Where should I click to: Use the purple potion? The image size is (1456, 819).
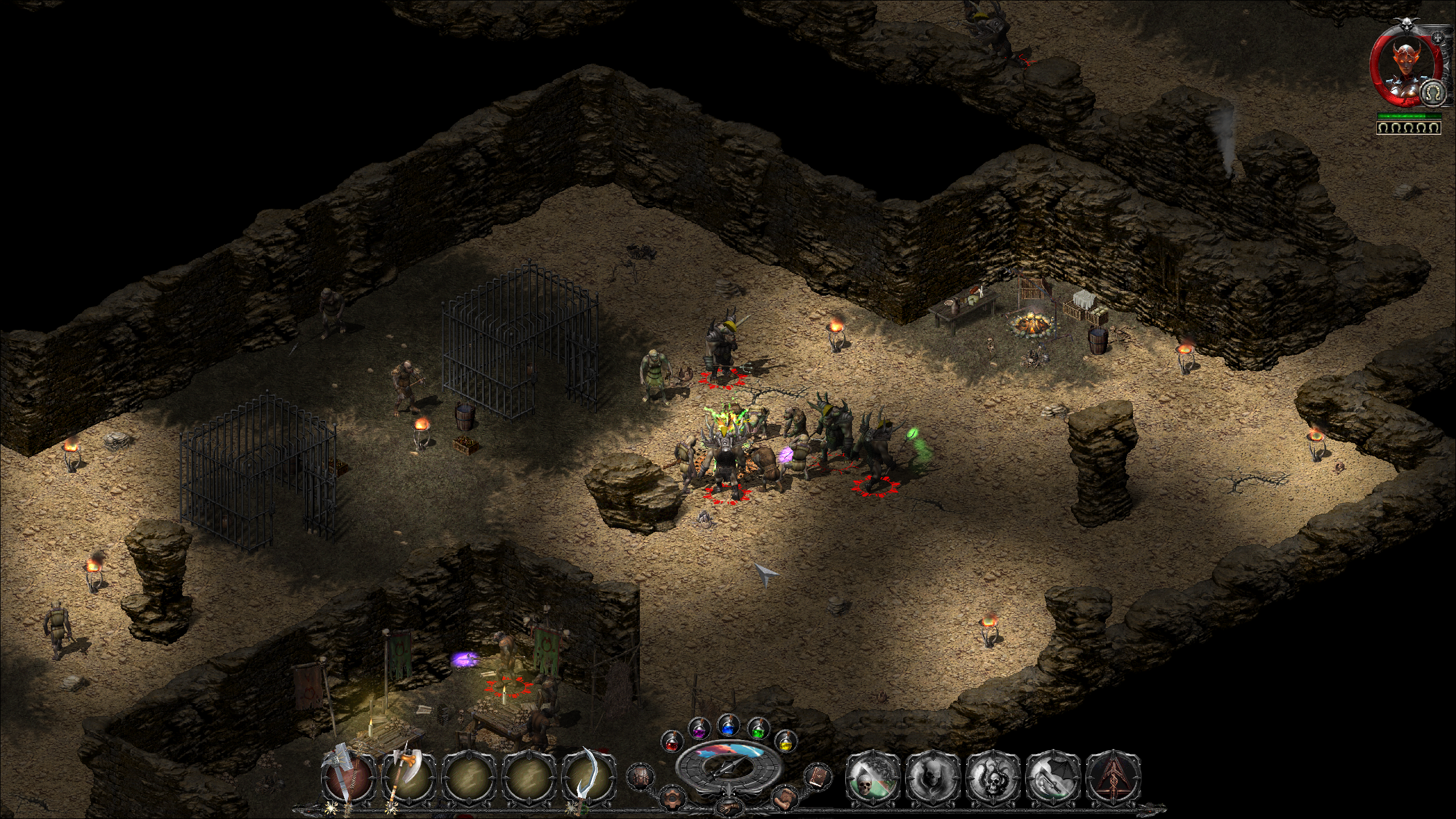pyautogui.click(x=699, y=729)
